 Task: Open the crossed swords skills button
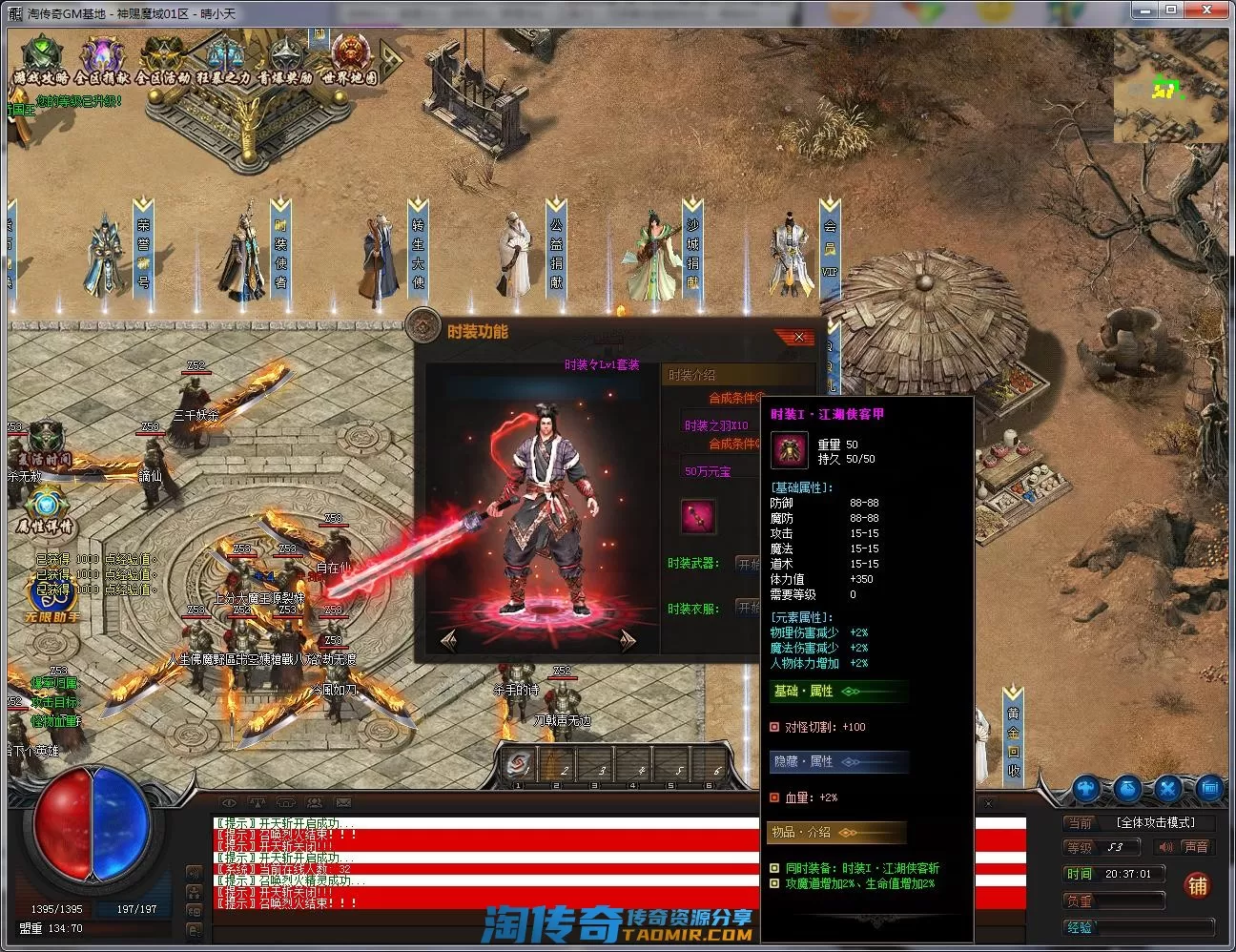1168,789
